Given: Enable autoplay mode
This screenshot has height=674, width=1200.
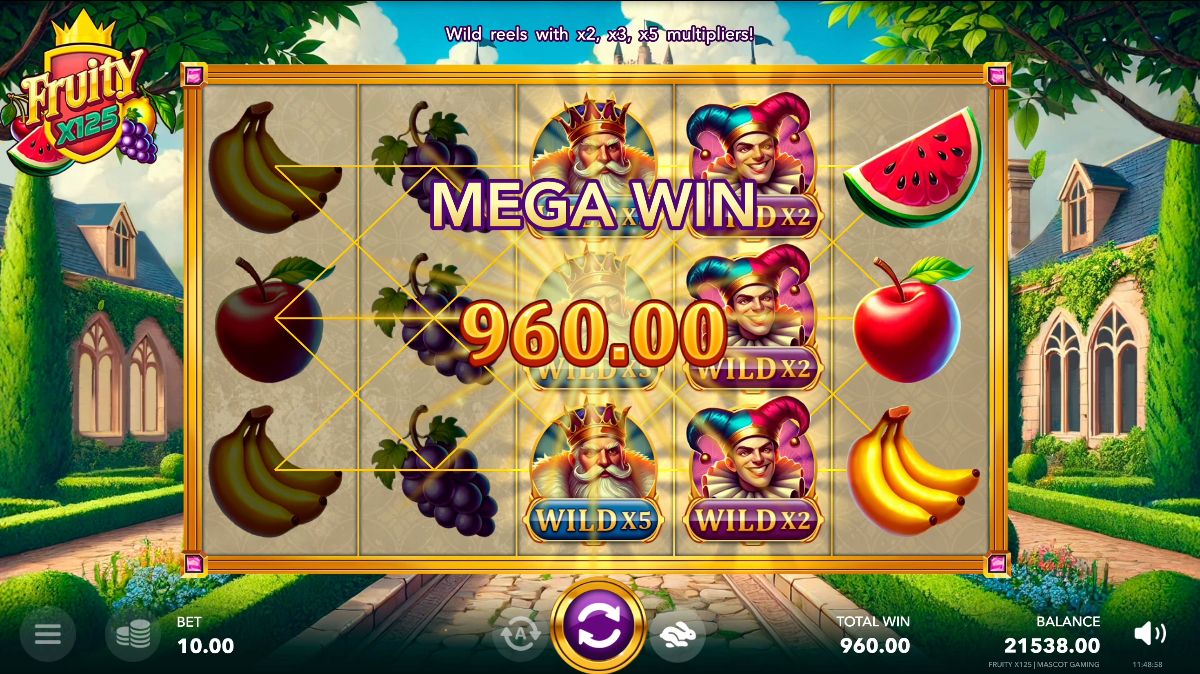Looking at the screenshot, I should (520, 634).
